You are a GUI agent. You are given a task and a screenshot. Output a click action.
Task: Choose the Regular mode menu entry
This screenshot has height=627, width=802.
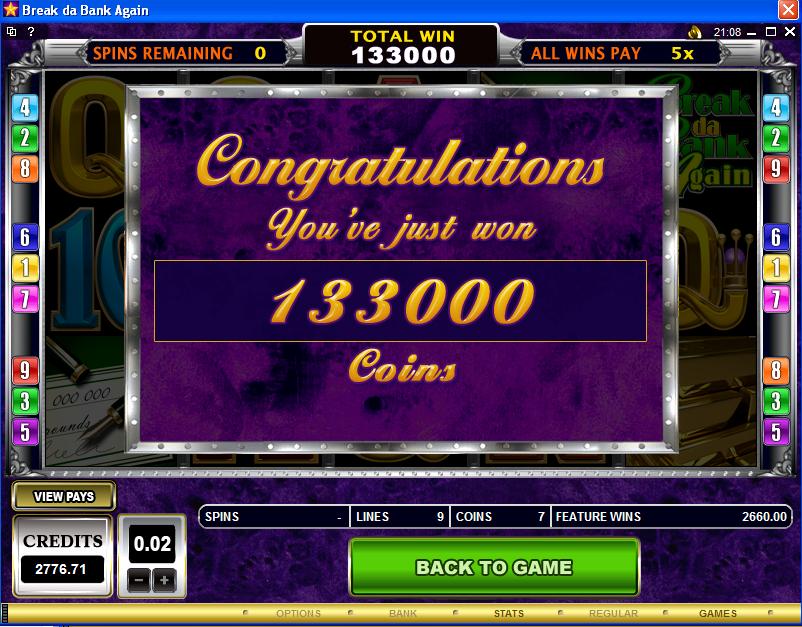point(613,613)
